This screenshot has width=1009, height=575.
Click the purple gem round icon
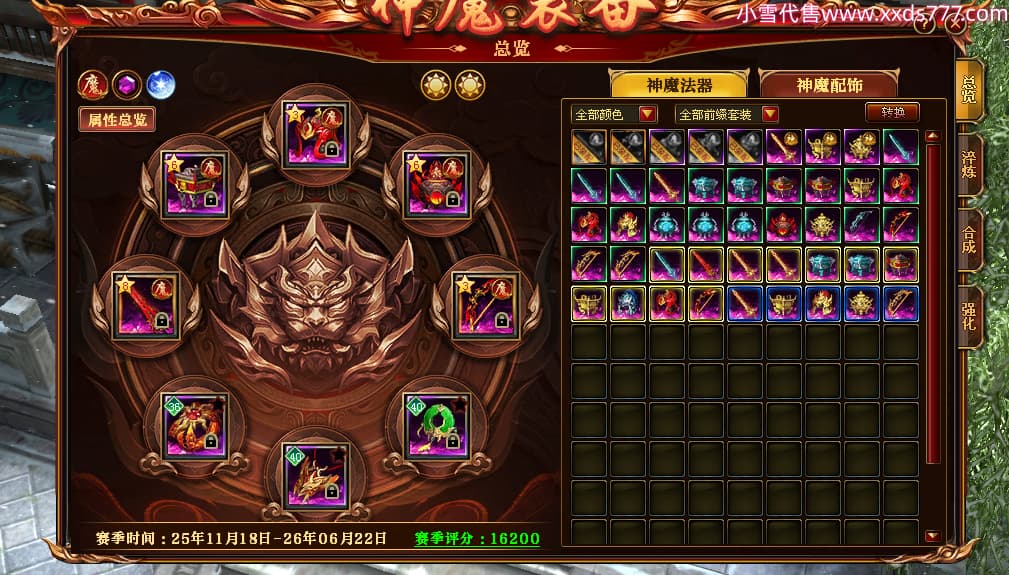click(x=127, y=85)
